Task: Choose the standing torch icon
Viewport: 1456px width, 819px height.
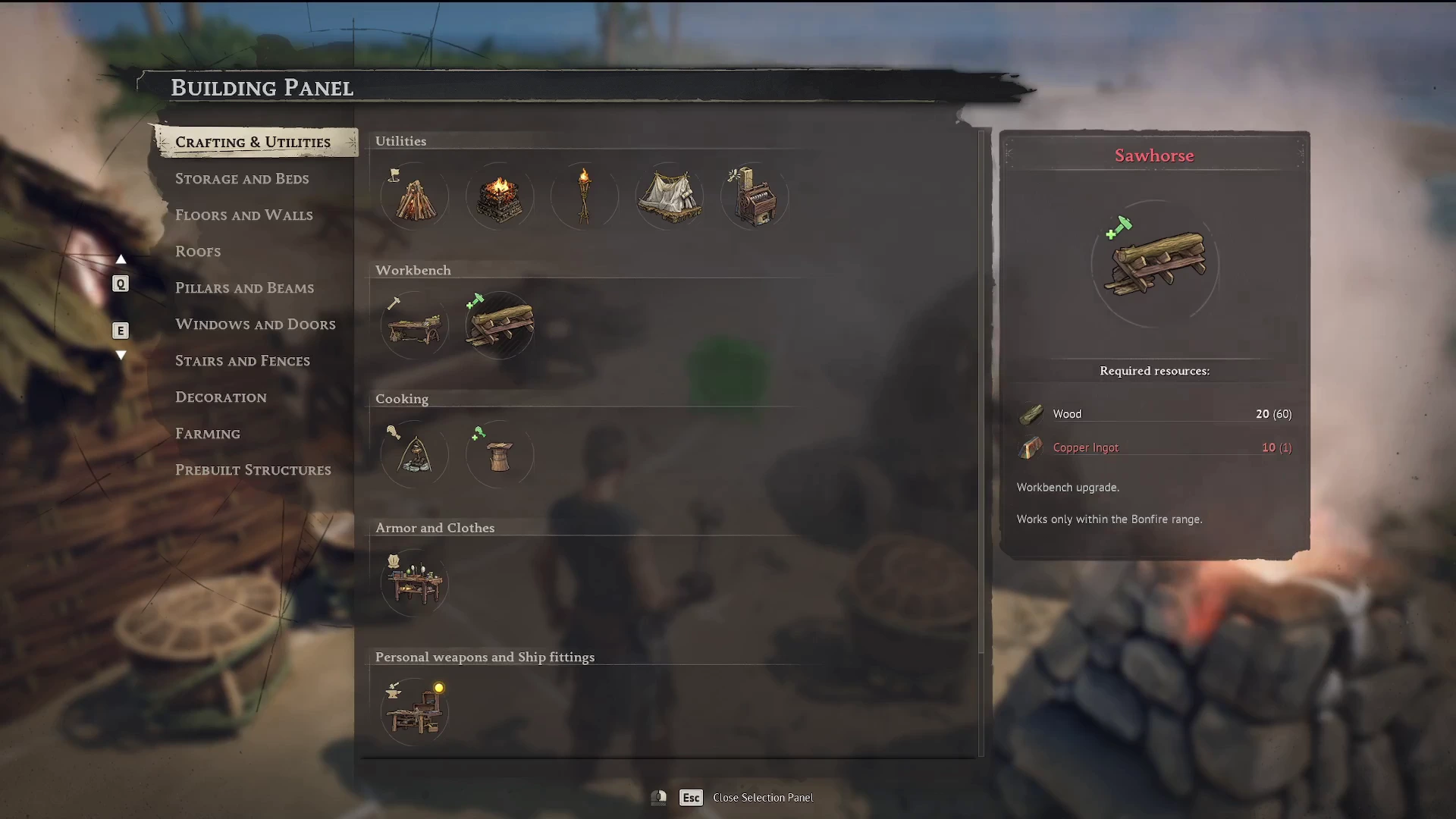Action: tap(584, 197)
